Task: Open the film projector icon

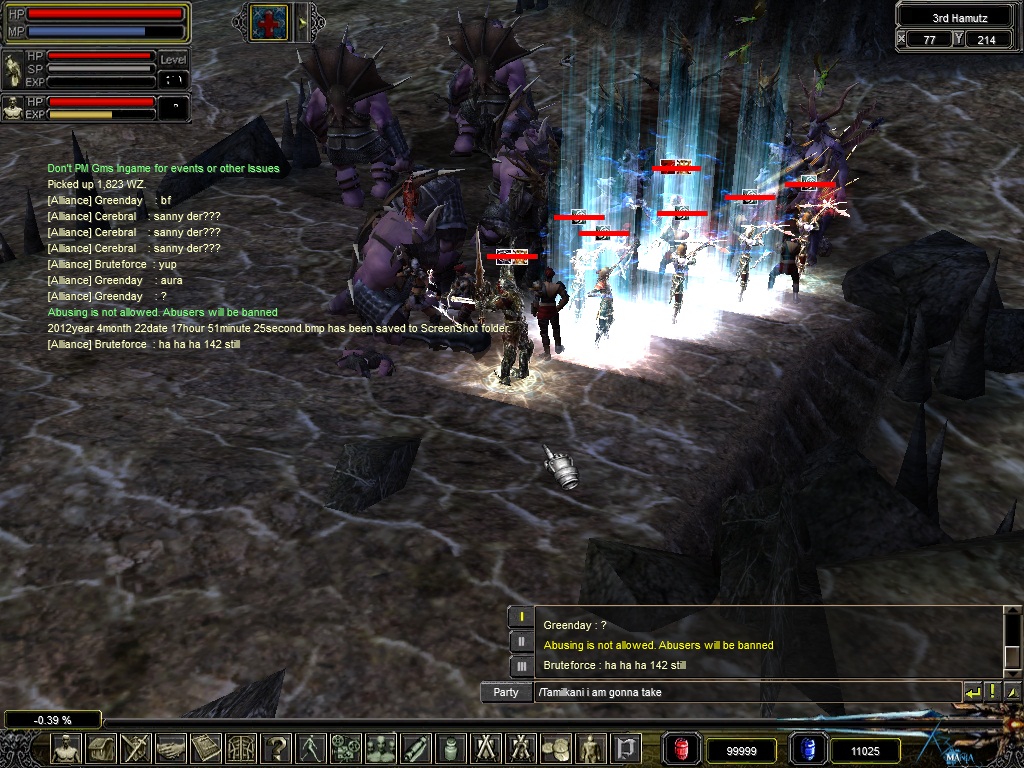Action: (x=346, y=748)
